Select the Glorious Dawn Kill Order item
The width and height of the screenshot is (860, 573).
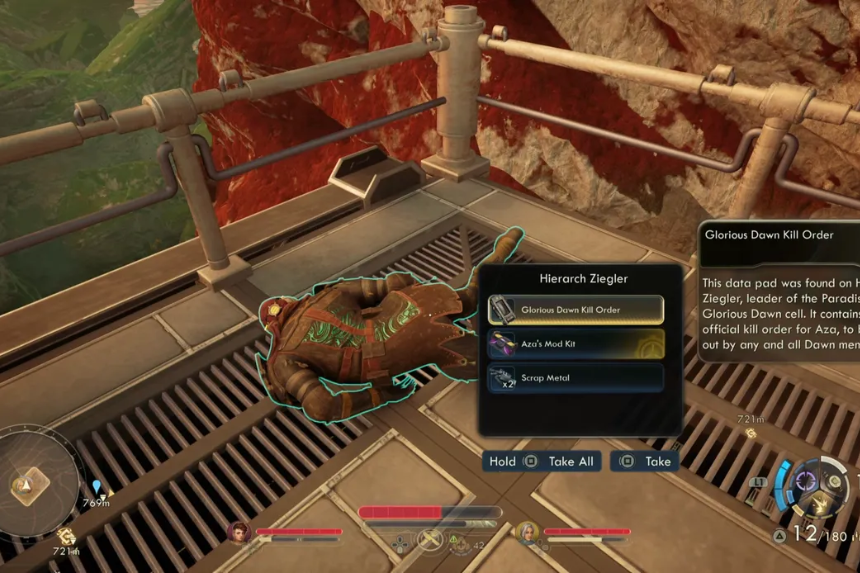[x=575, y=310]
